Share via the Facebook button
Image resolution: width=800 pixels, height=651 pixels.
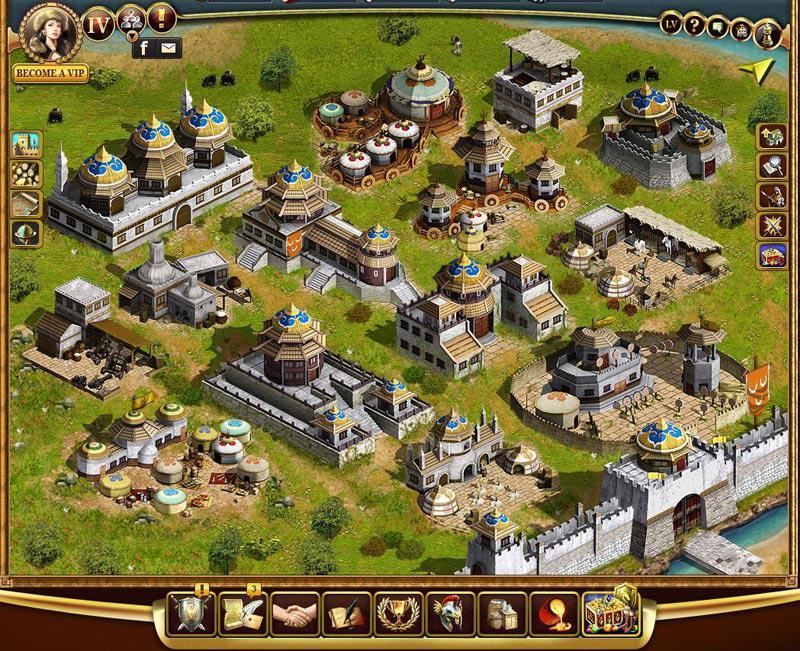[143, 47]
